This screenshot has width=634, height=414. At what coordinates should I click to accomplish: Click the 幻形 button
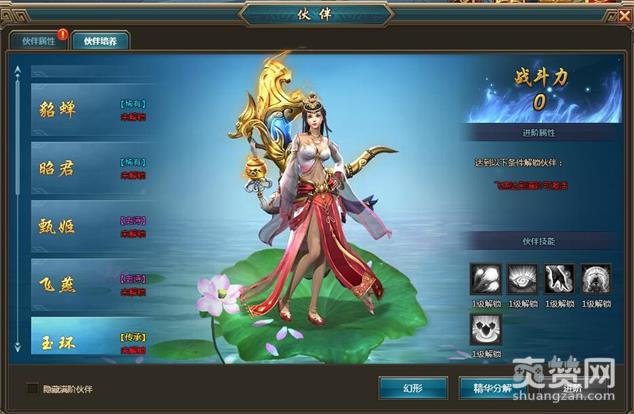pos(412,388)
